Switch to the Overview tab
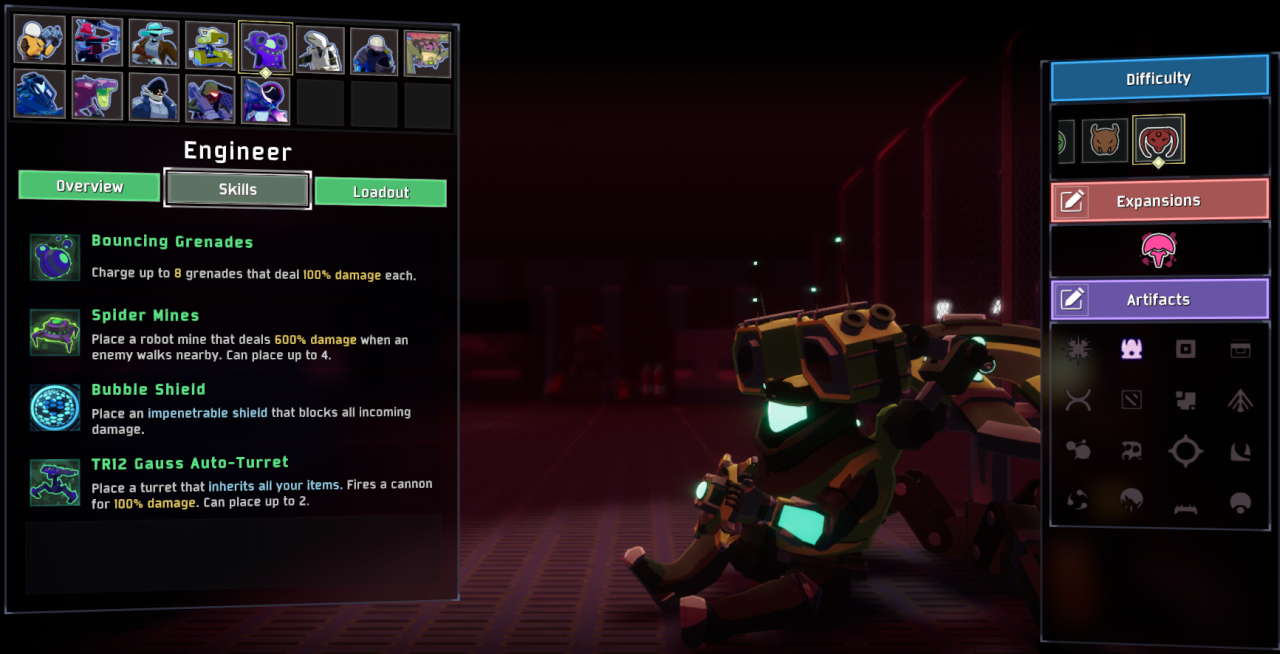The image size is (1280, 654). coord(89,186)
